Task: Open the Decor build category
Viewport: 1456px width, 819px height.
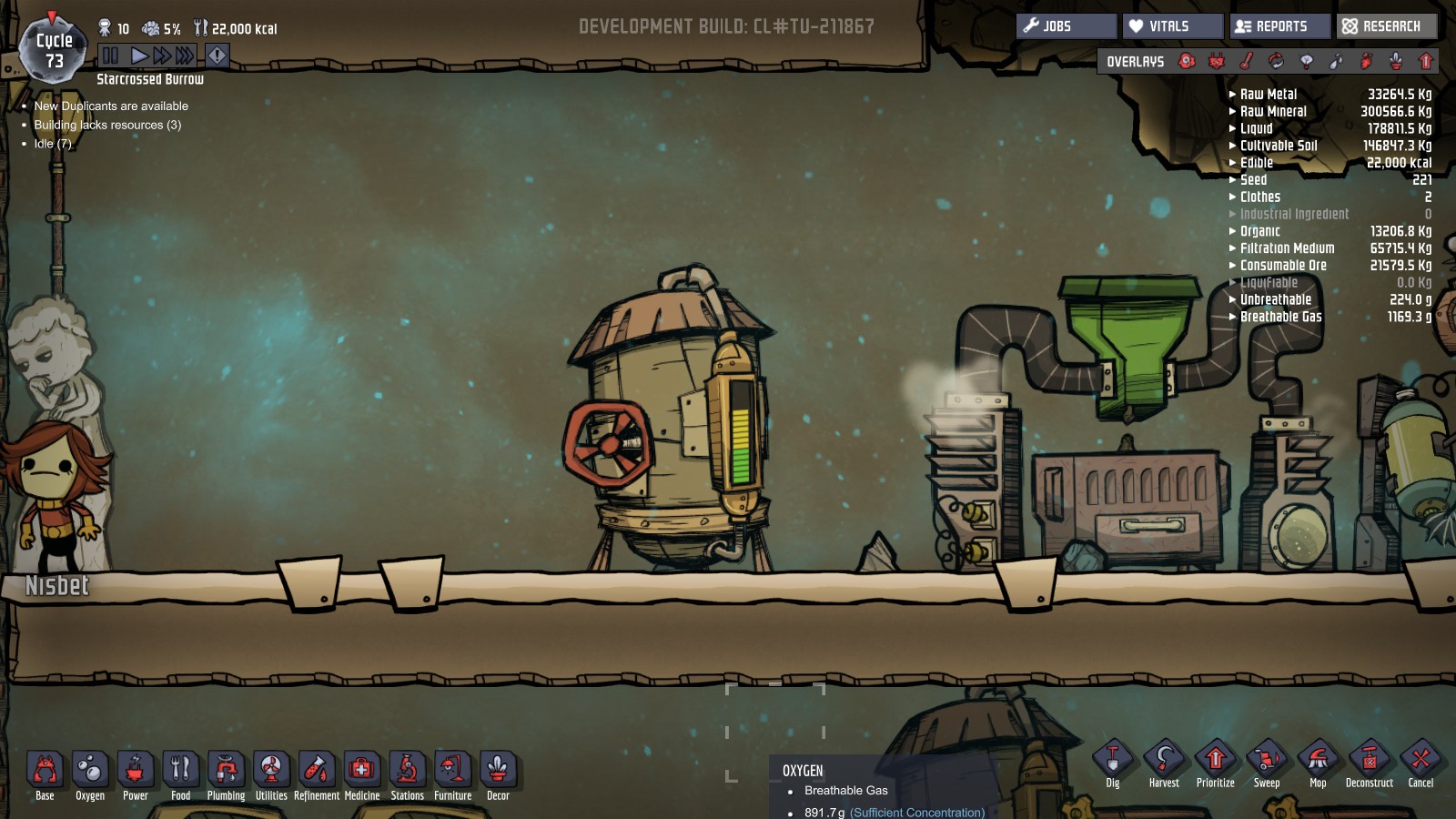Action: 498,771
